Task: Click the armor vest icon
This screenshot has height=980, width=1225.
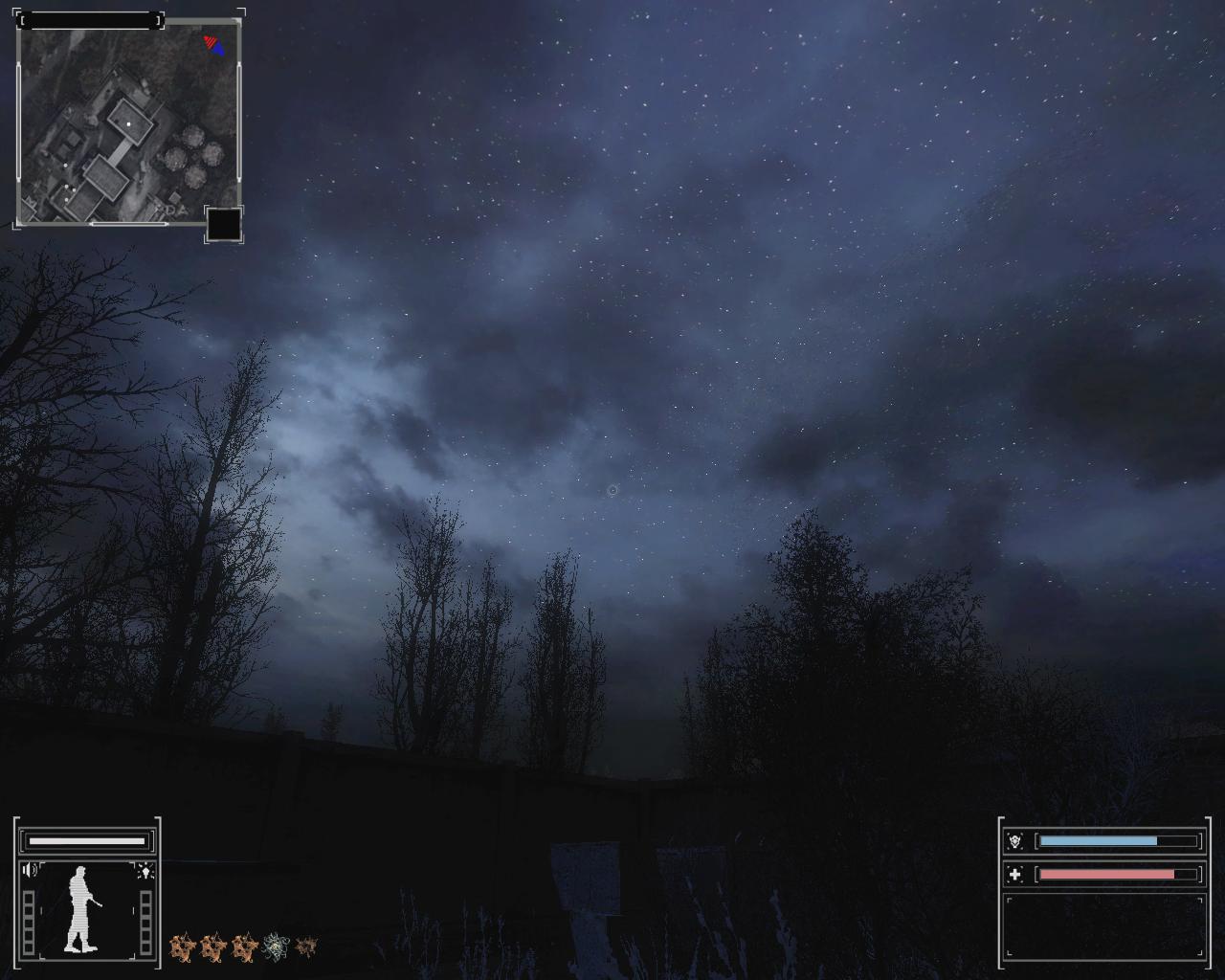Action: click(x=1014, y=841)
